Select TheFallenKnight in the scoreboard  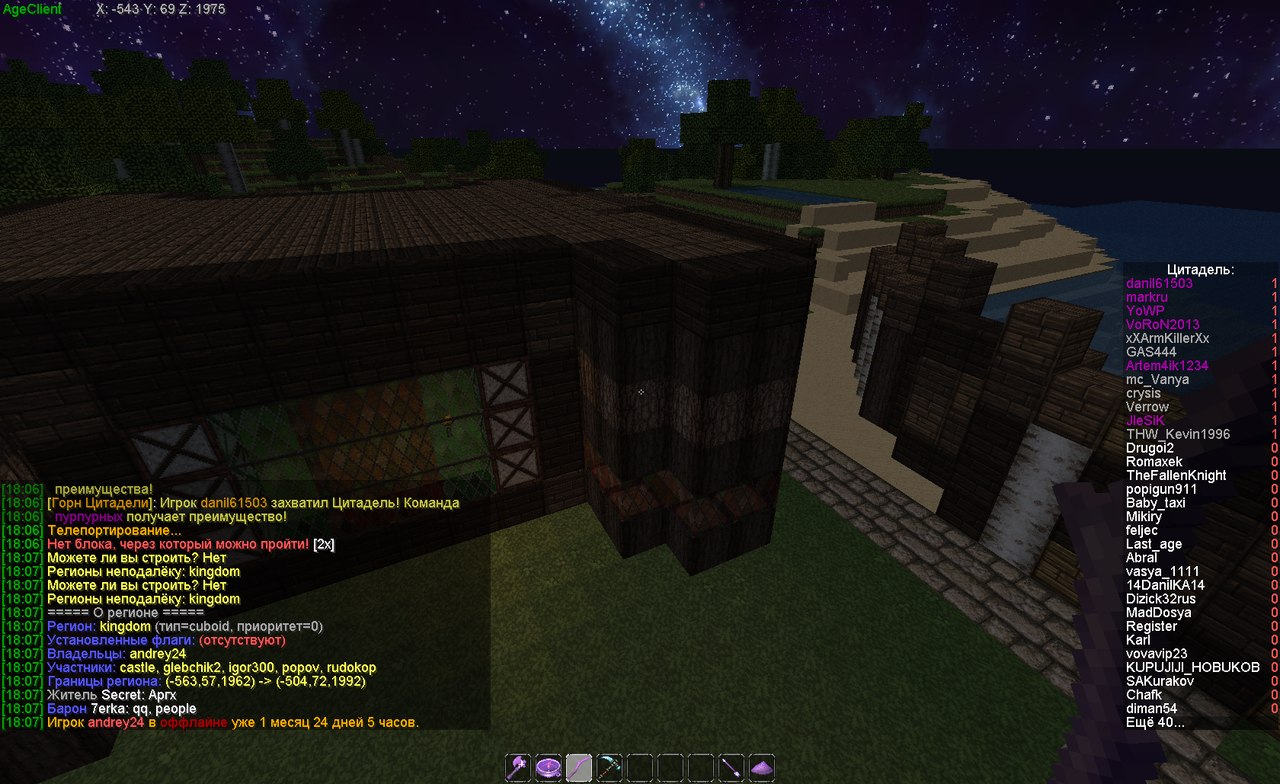[1176, 476]
